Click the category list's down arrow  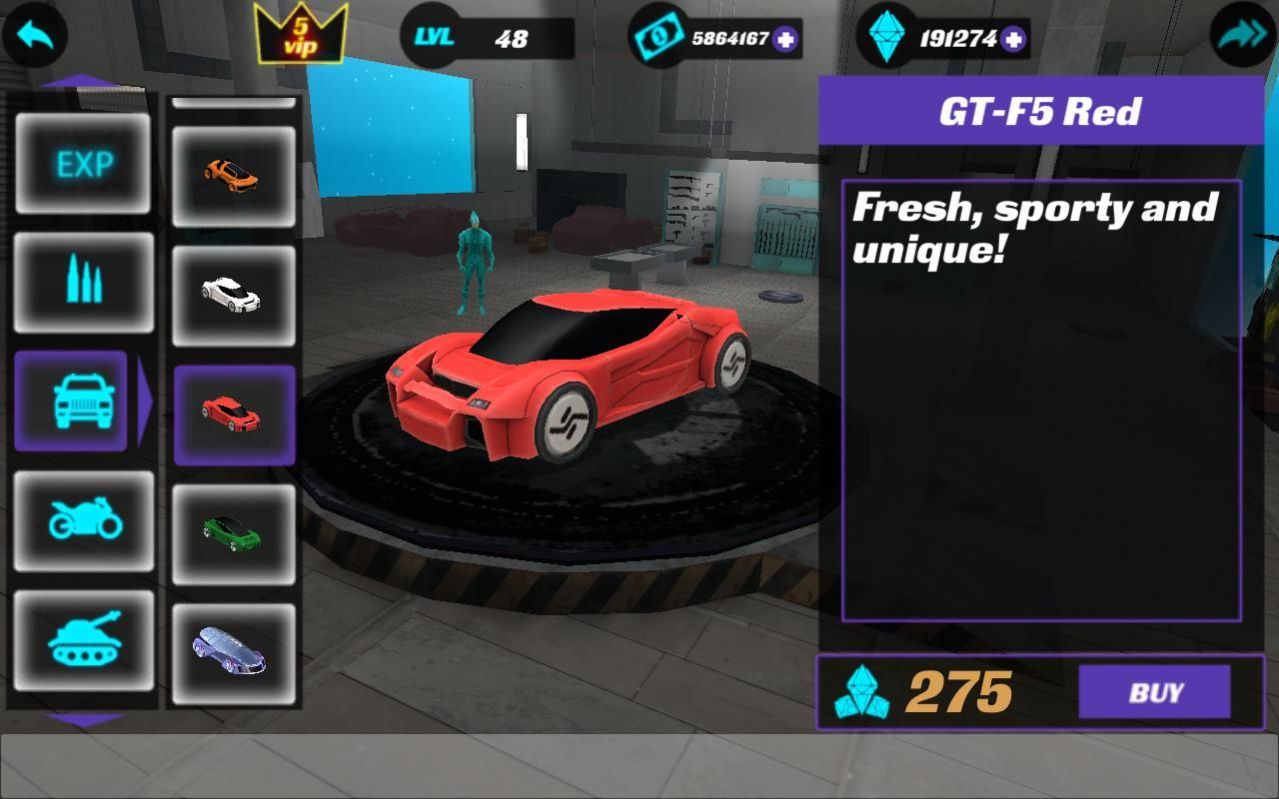point(84,719)
